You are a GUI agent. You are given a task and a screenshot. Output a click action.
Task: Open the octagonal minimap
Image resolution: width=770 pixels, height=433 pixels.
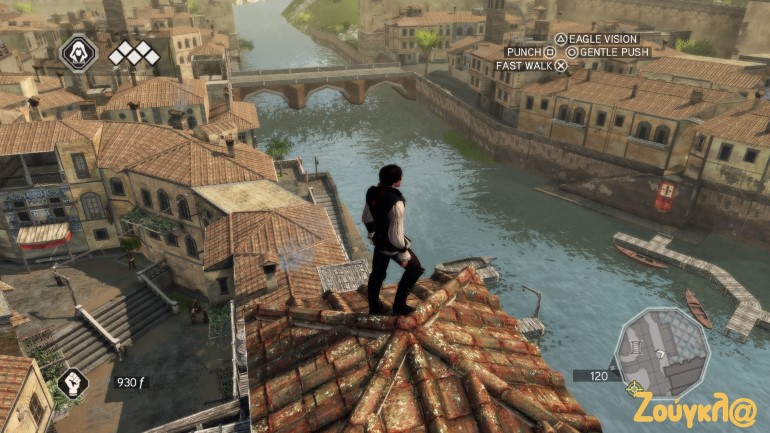click(661, 351)
